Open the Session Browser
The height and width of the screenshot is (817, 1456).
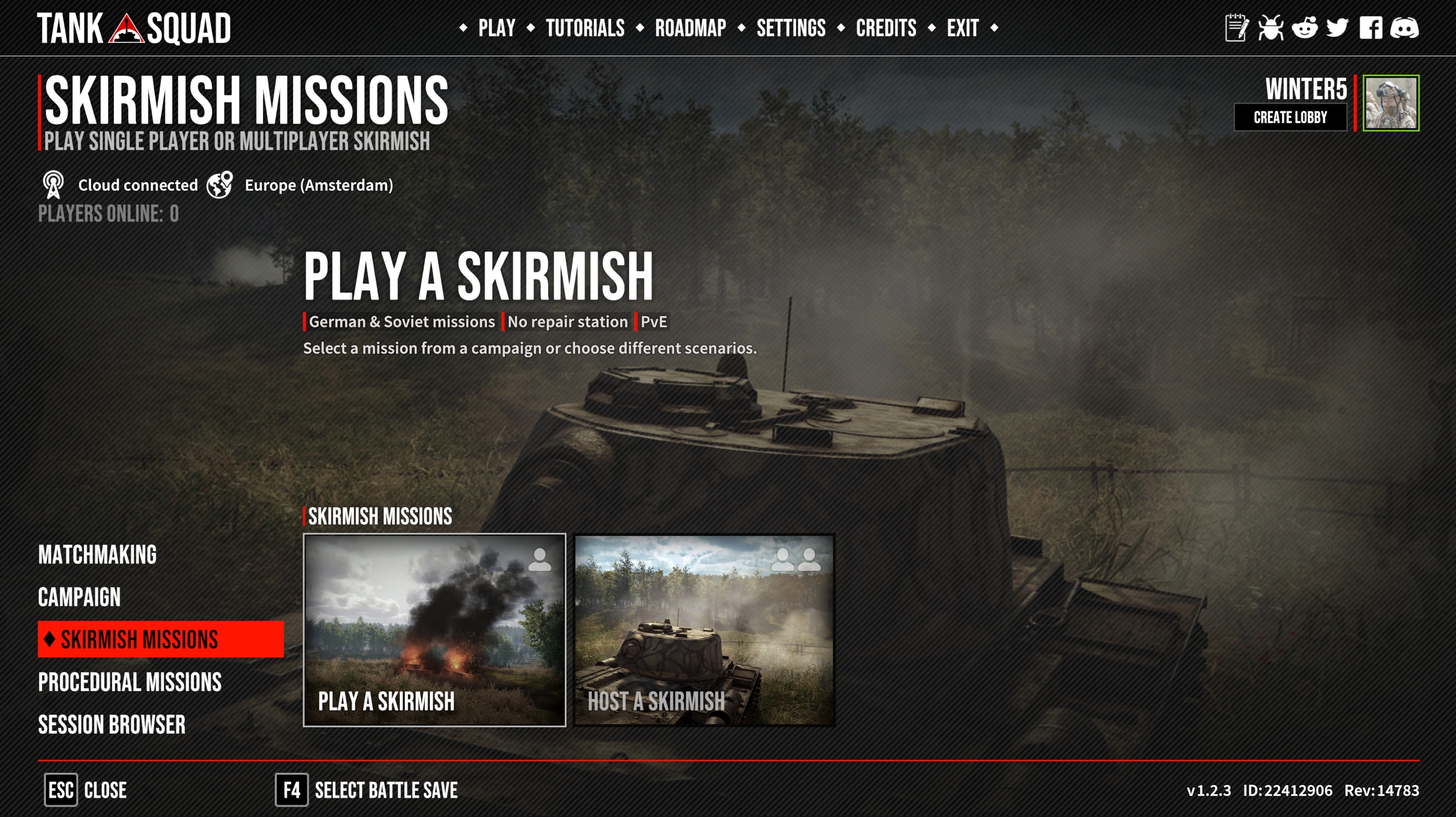pyautogui.click(x=111, y=725)
